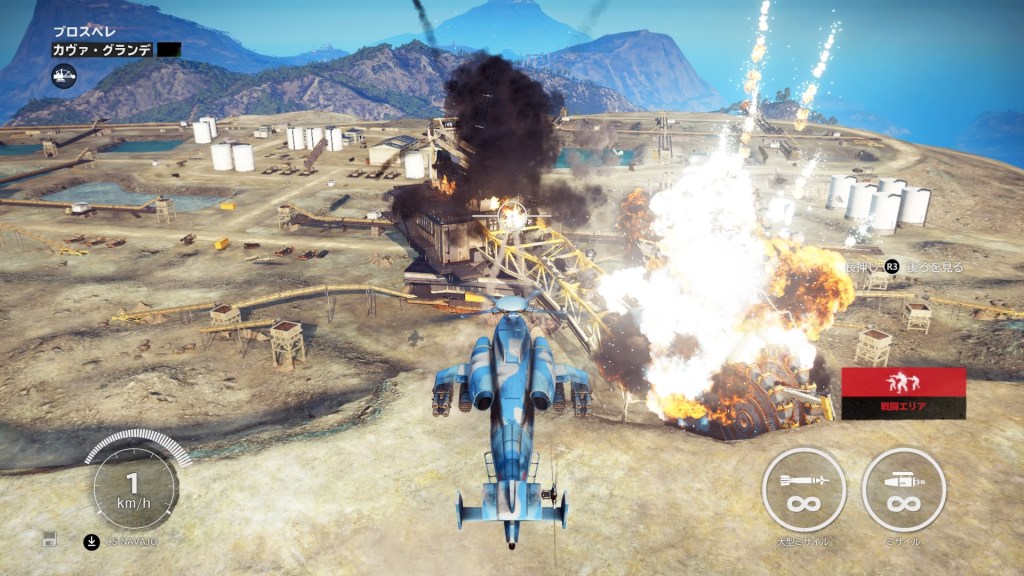Select the large missile (大型ミサイル) weapon icon
Image resolution: width=1024 pixels, height=576 pixels.
[x=804, y=489]
